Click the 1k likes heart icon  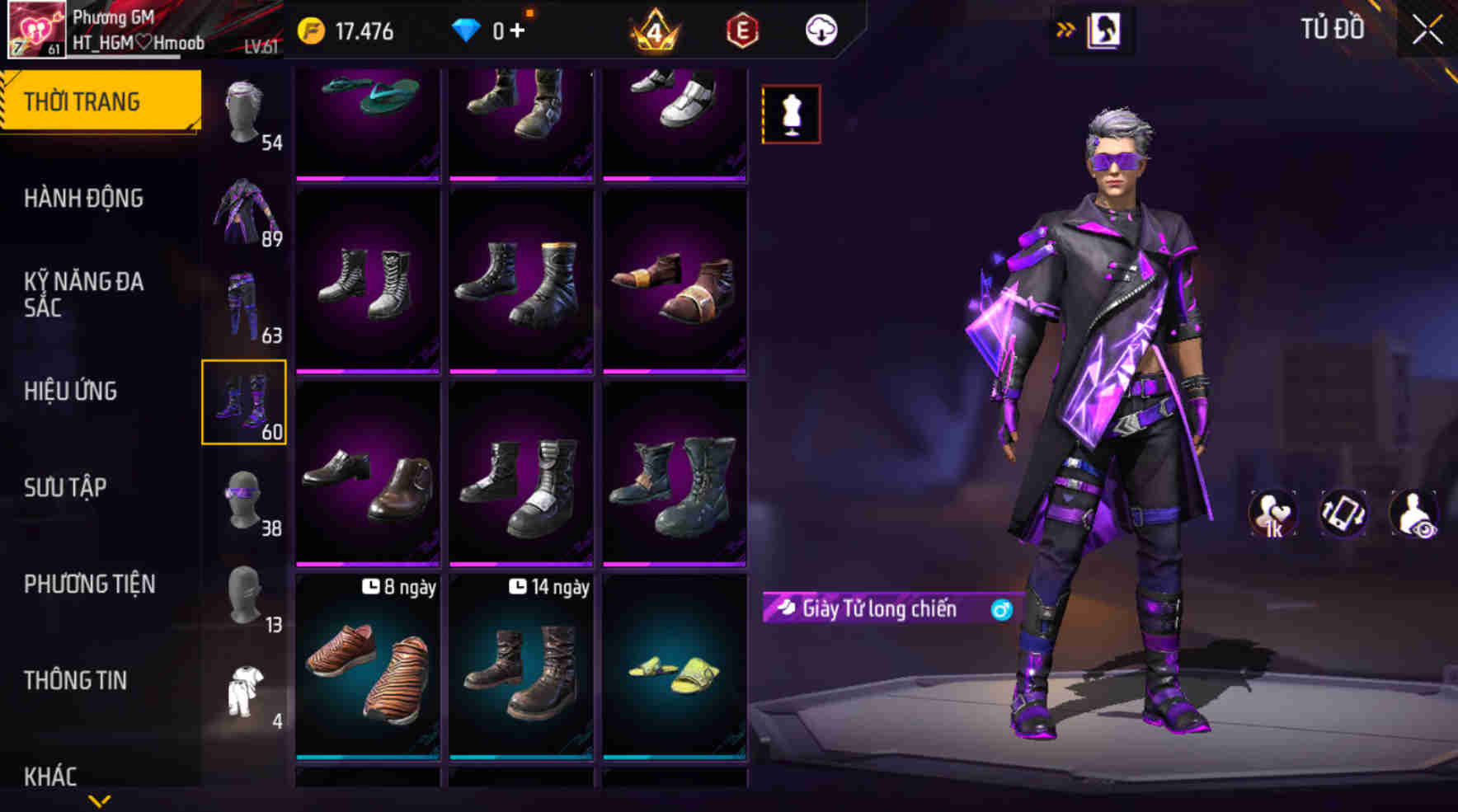[1273, 513]
